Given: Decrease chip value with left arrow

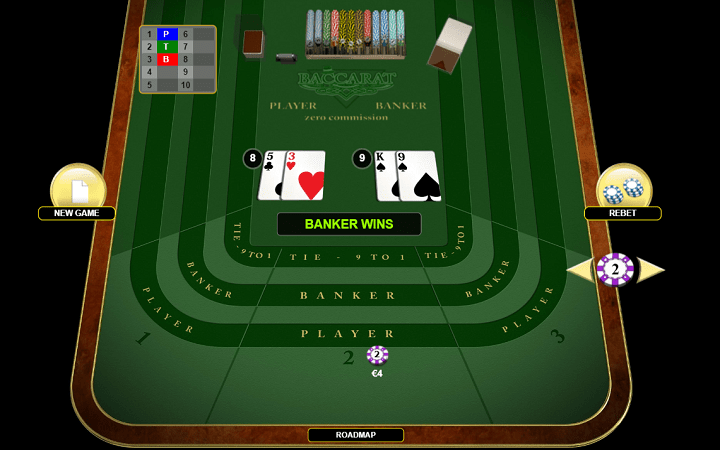Looking at the screenshot, I should pyautogui.click(x=579, y=269).
